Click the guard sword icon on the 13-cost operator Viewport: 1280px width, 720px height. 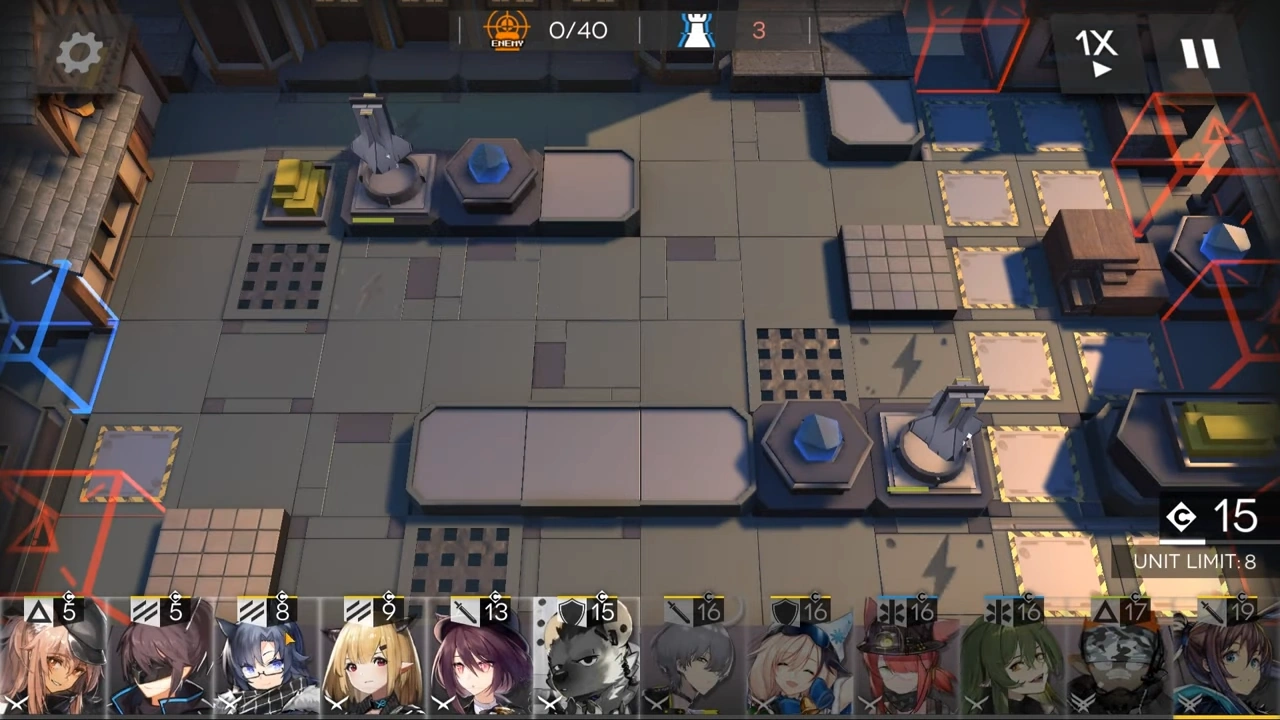pyautogui.click(x=465, y=611)
